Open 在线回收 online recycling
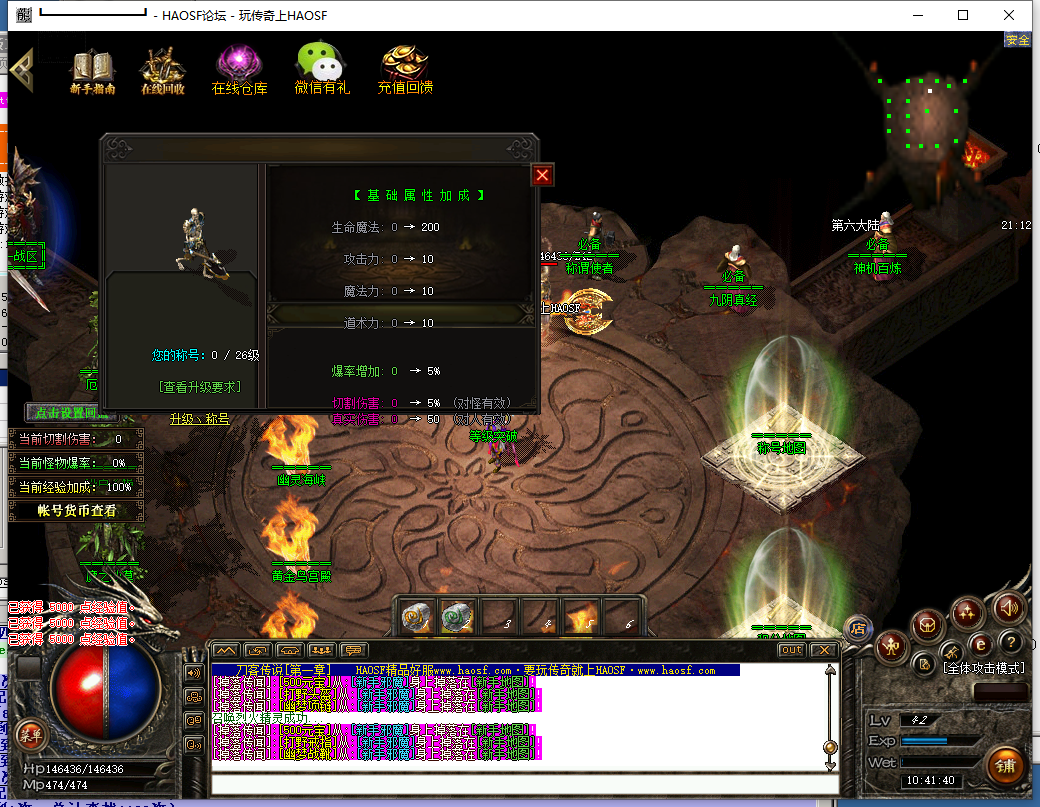Screen dimensions: 1040x807 tap(162, 69)
